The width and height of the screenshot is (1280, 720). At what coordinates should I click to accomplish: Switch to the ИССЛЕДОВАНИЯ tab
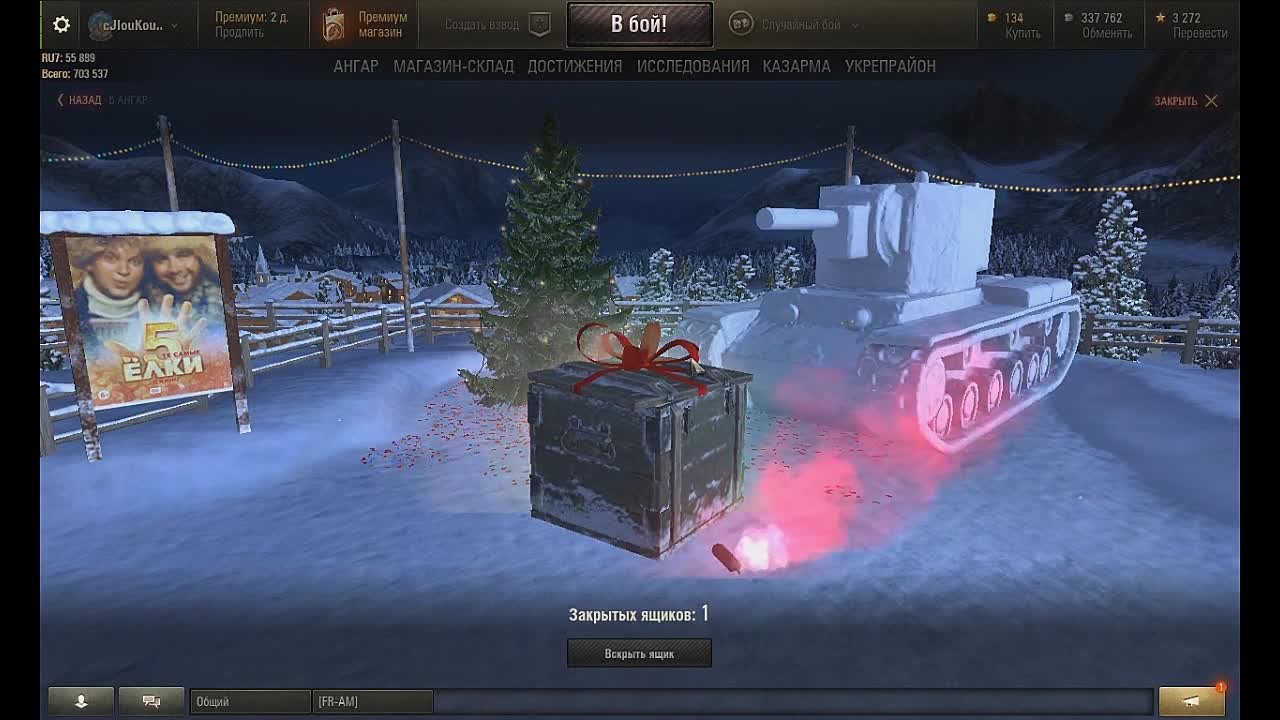[x=692, y=65]
